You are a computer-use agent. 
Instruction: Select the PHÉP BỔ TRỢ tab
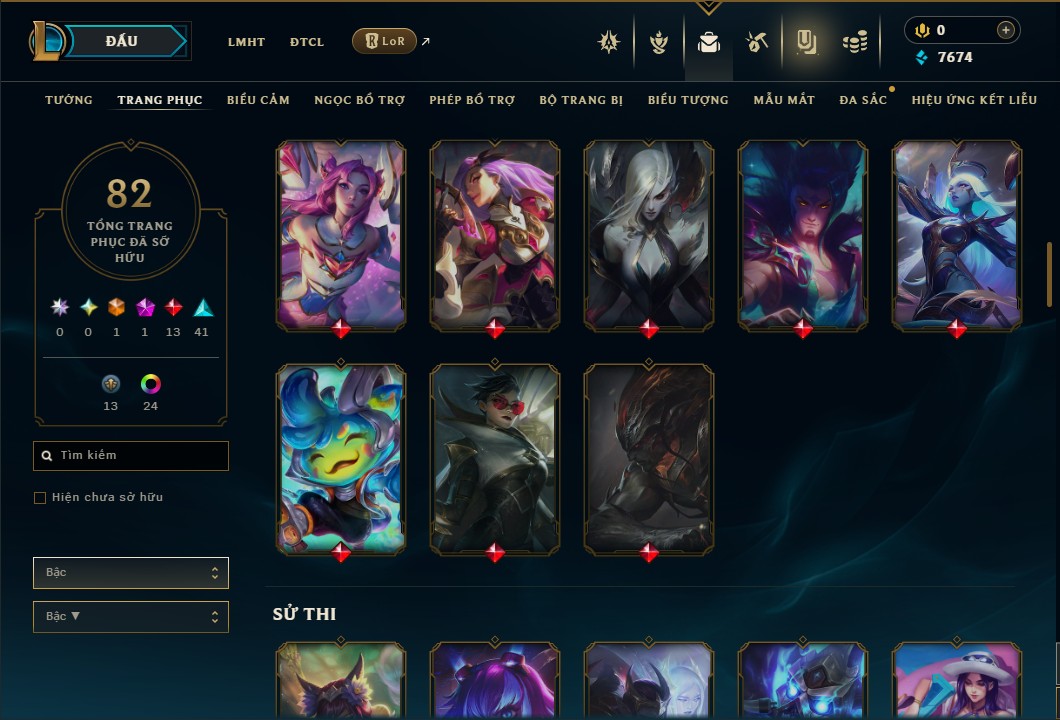pos(472,100)
